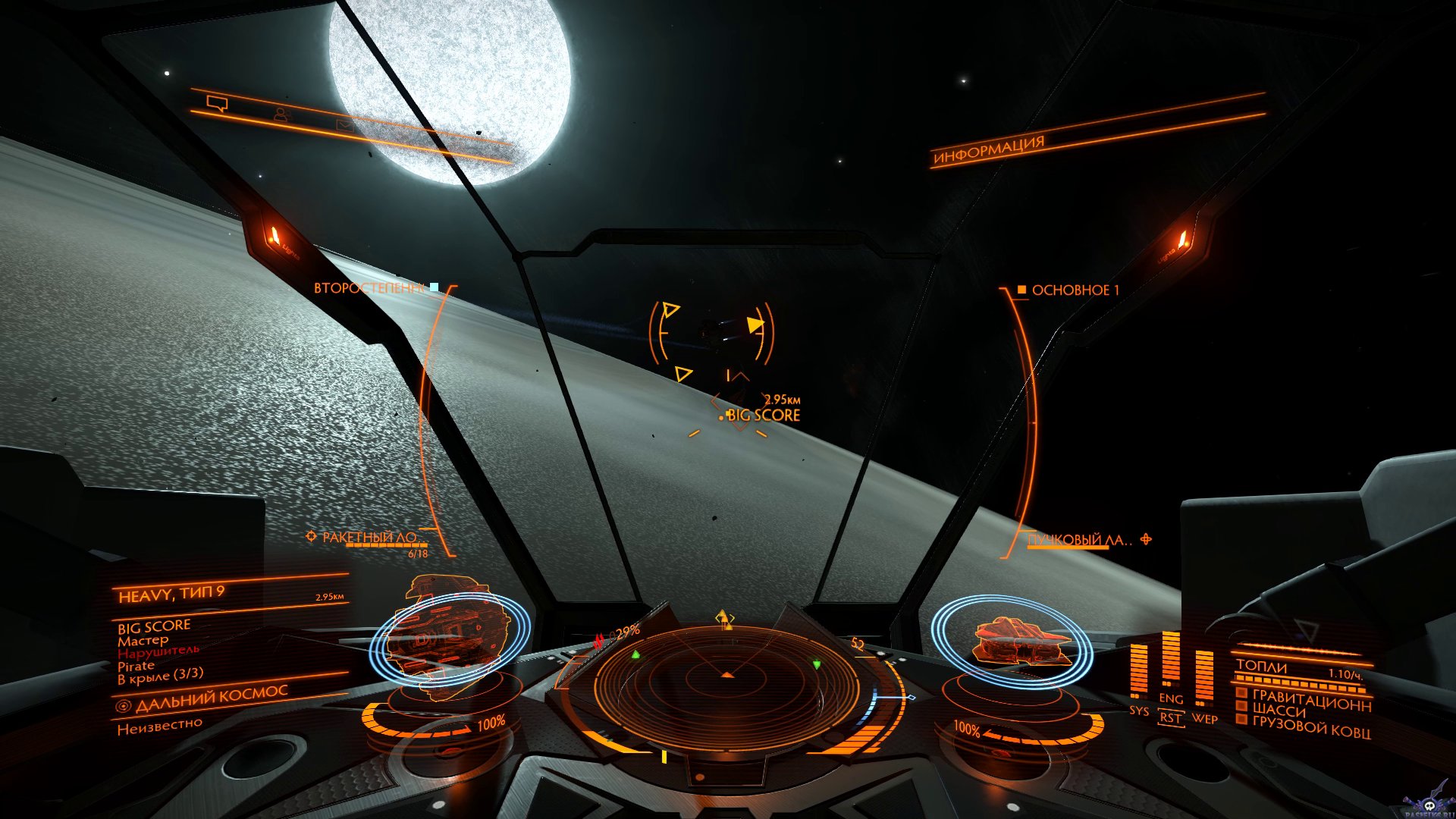Open the chat bubble comms icon
Image resolution: width=1456 pixels, height=819 pixels.
pyautogui.click(x=217, y=104)
